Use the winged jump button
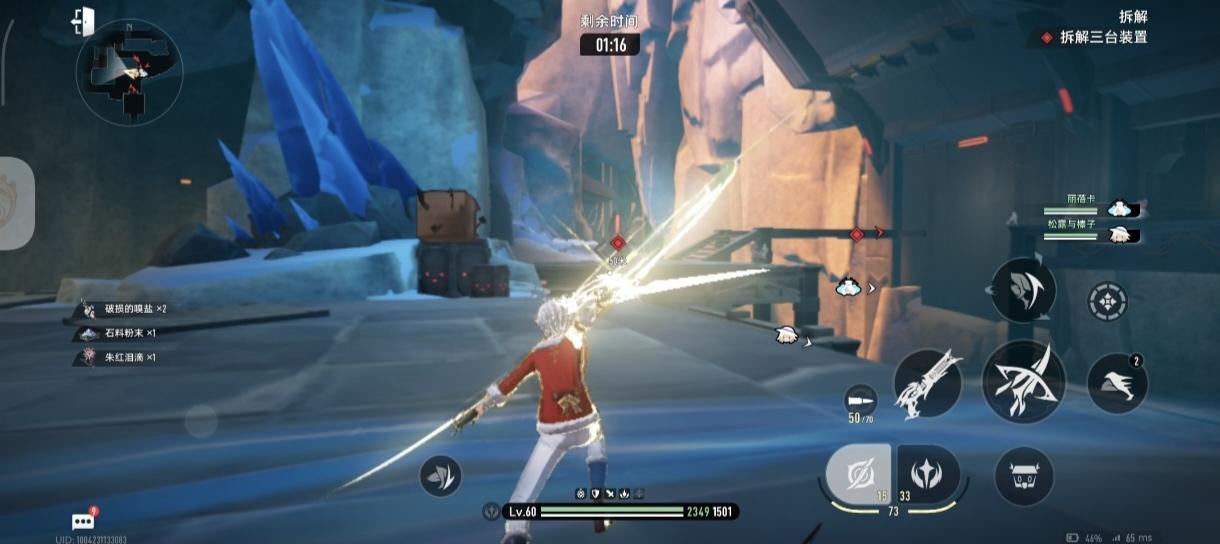The image size is (1220, 544). coord(1116,383)
